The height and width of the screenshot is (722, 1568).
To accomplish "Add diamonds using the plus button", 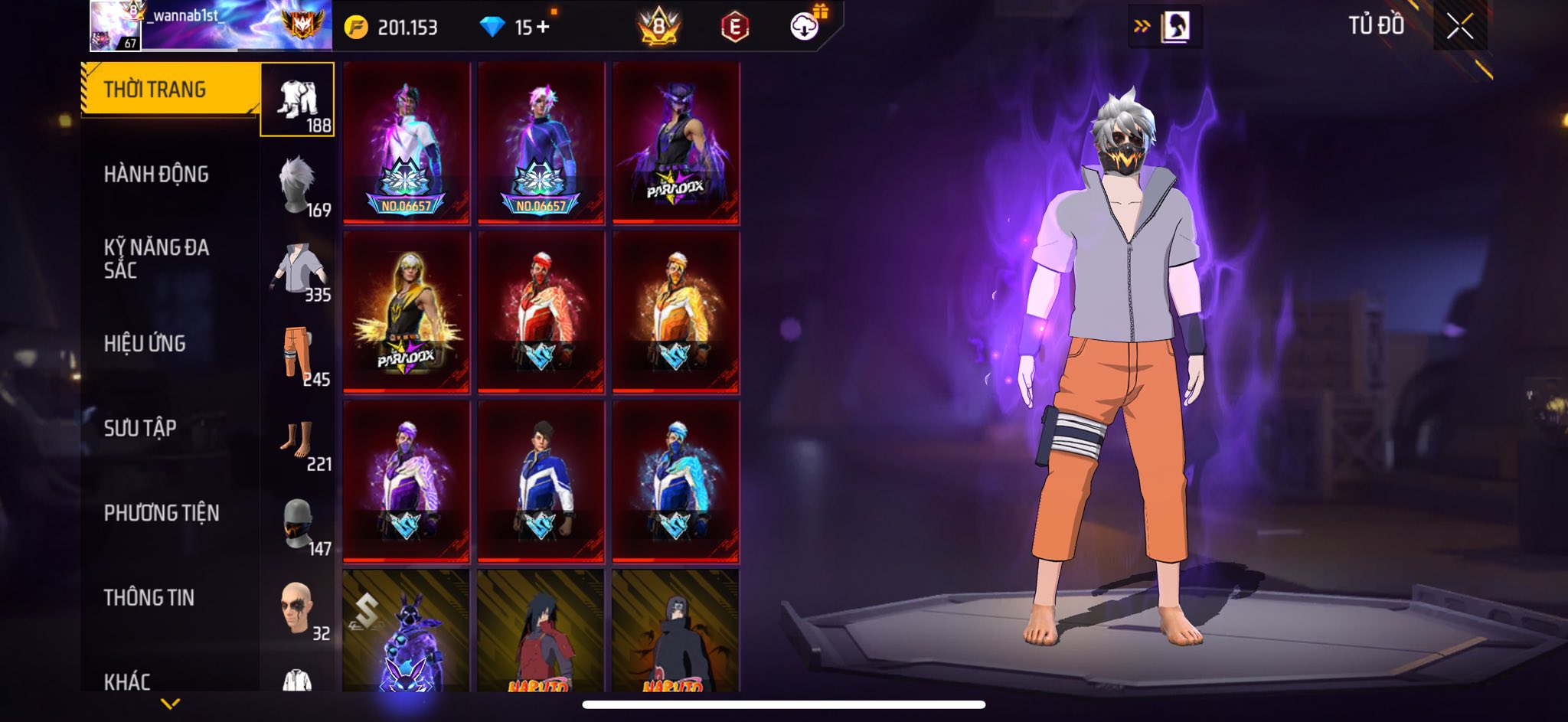I will pyautogui.click(x=543, y=27).
